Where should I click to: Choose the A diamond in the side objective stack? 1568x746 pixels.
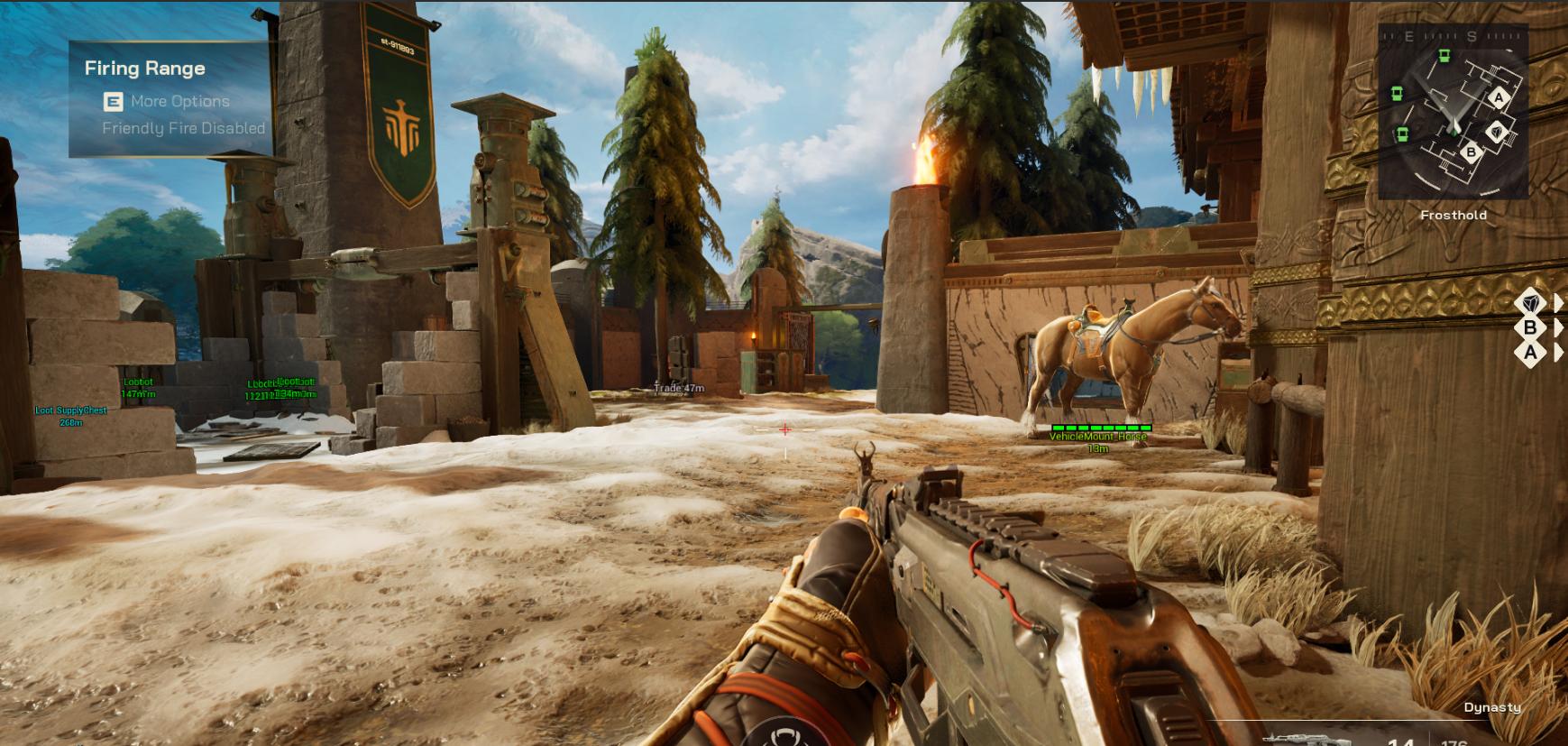[x=1530, y=353]
